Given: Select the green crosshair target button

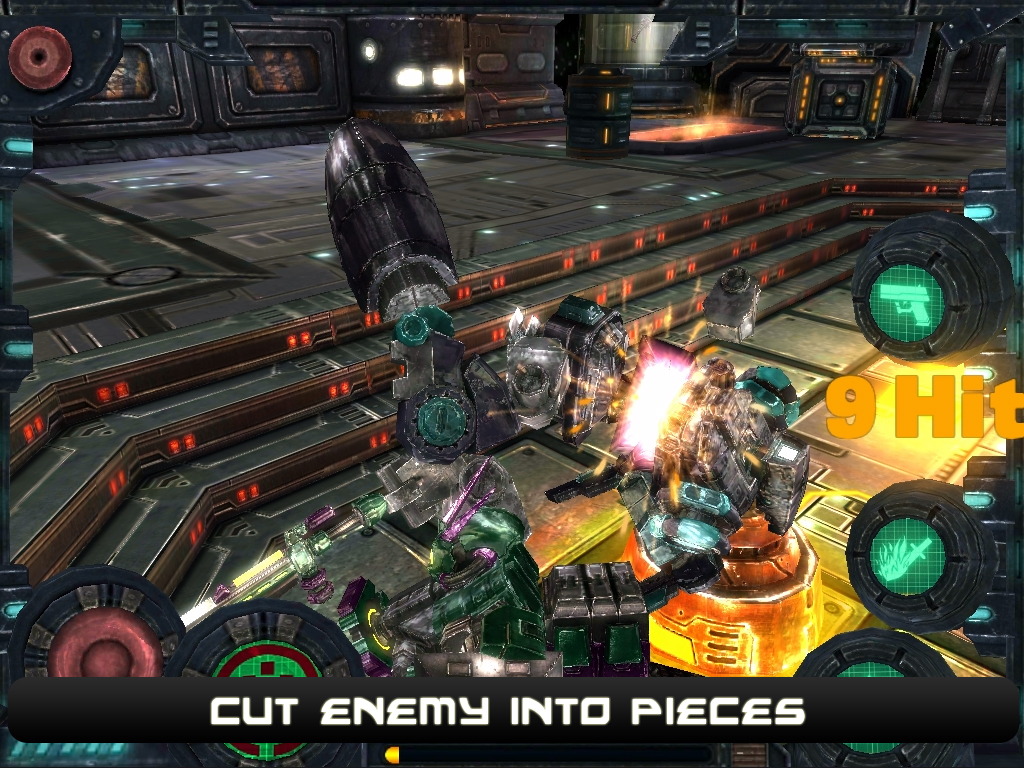Looking at the screenshot, I should [x=268, y=665].
